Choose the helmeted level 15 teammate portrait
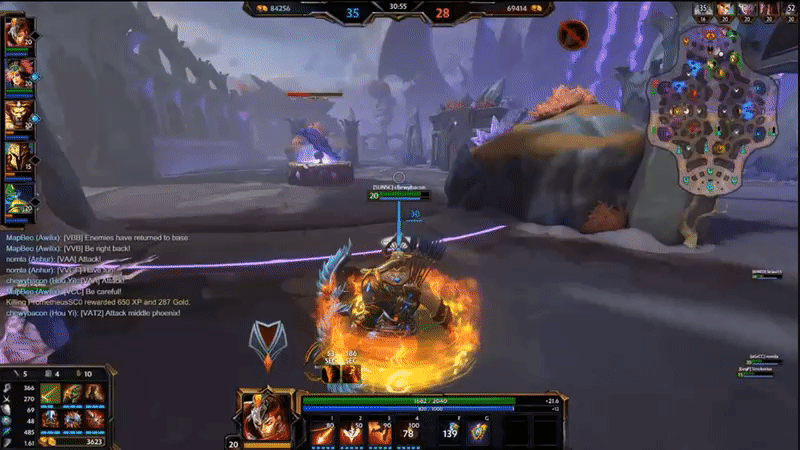This screenshot has width=800, height=450. click(18, 159)
